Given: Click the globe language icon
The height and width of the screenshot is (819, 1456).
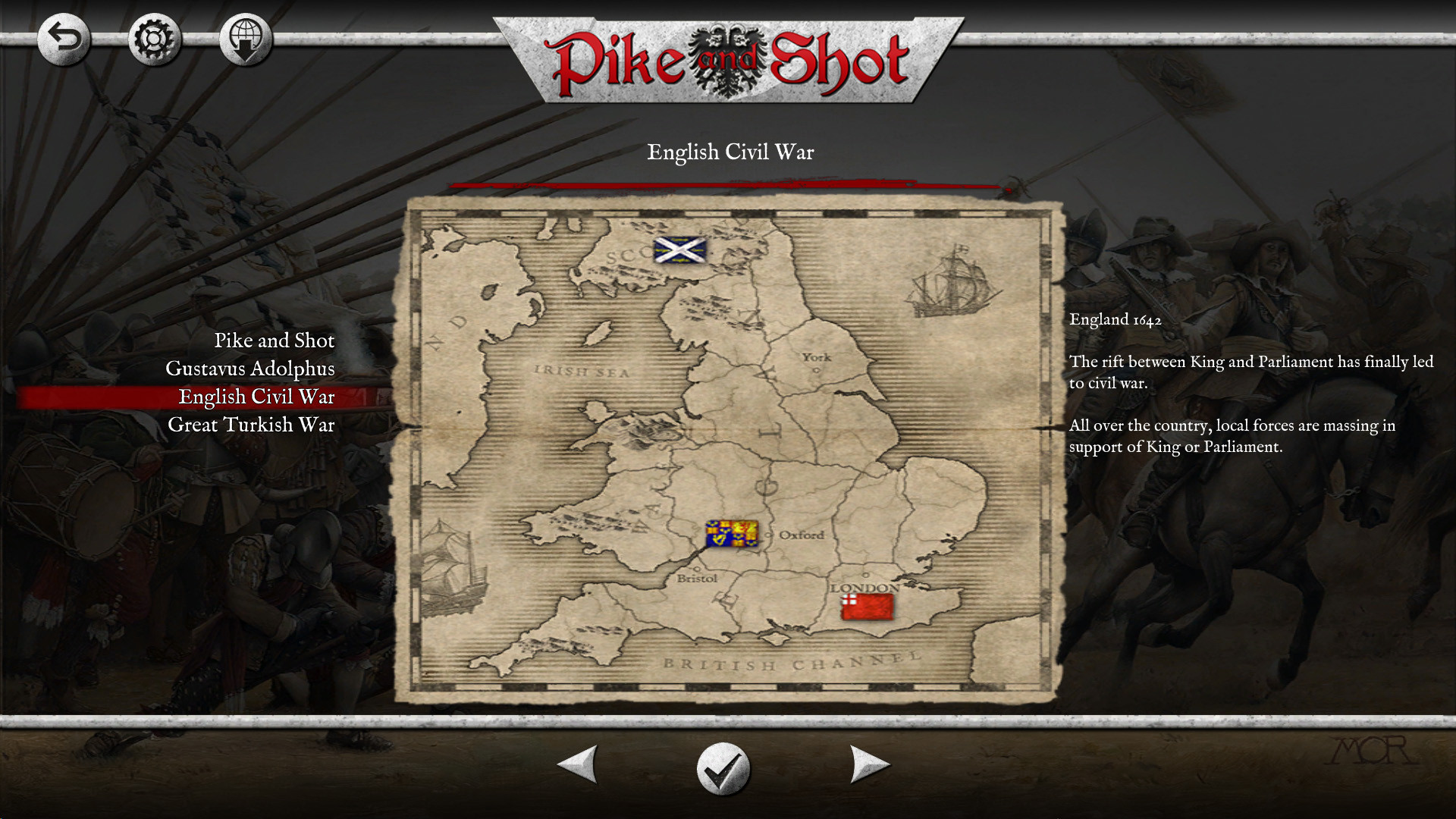Looking at the screenshot, I should coord(245,39).
